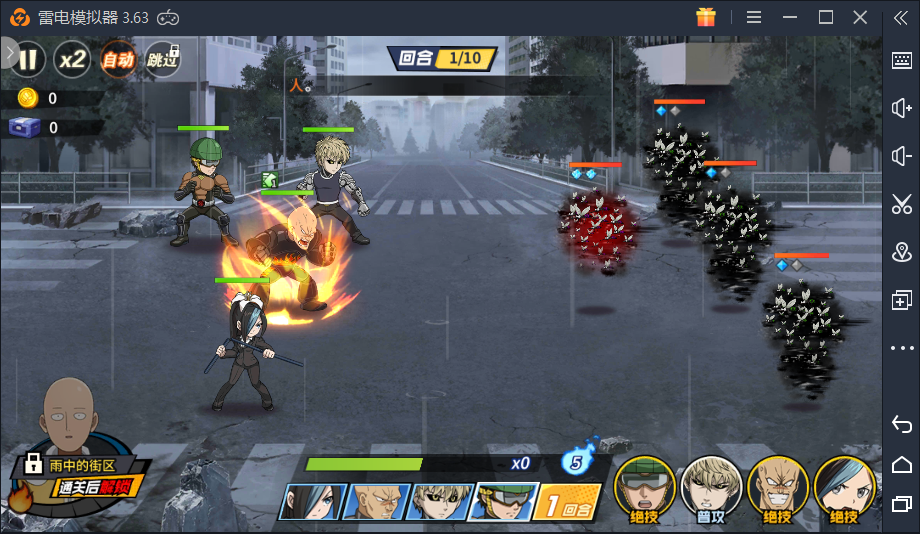Viewport: 920px width, 534px height.
Task: Open the emulator's gift box icon
Action: pyautogui.click(x=707, y=17)
